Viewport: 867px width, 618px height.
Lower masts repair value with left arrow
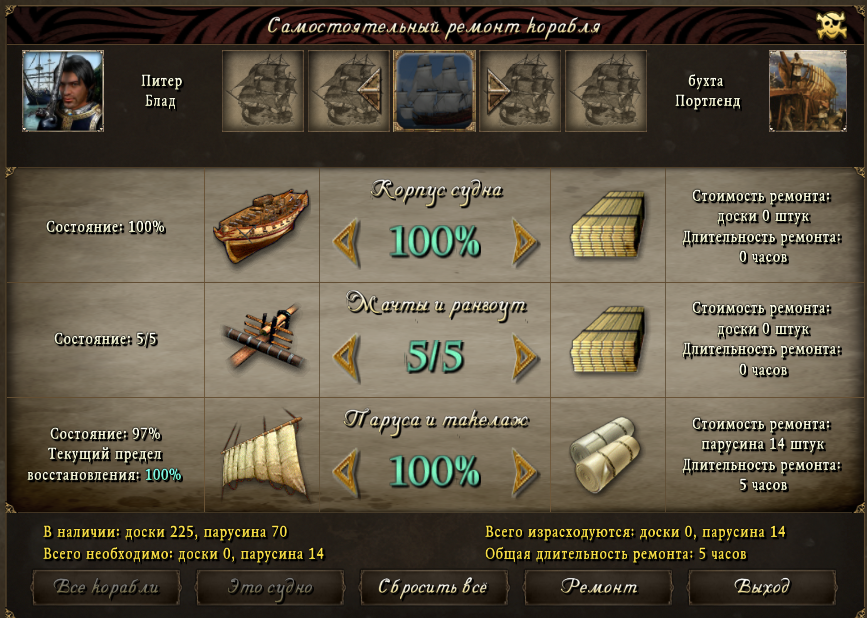345,354
